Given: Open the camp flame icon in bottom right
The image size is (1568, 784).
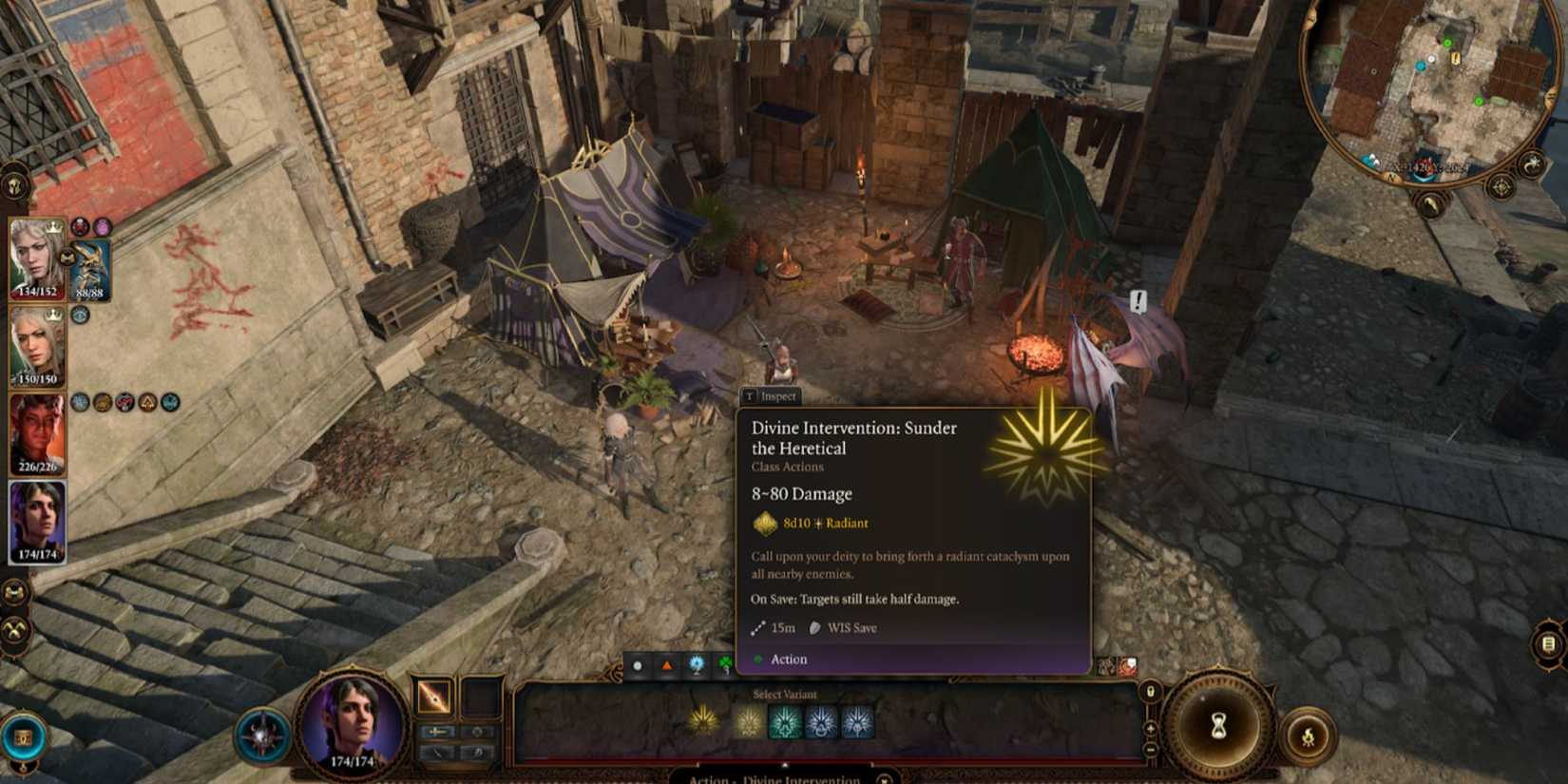Looking at the screenshot, I should tap(1310, 735).
